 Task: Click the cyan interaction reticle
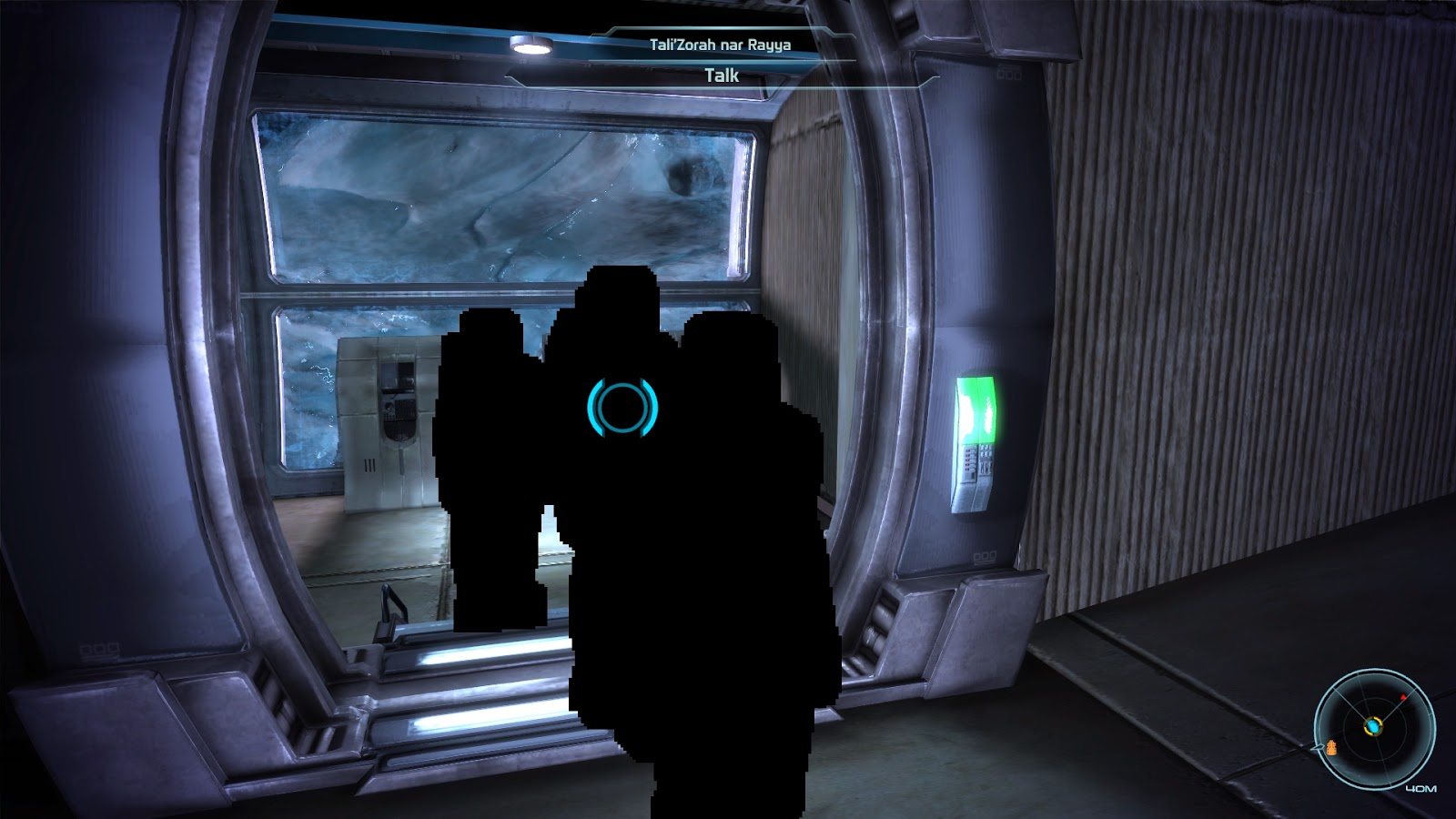click(622, 406)
